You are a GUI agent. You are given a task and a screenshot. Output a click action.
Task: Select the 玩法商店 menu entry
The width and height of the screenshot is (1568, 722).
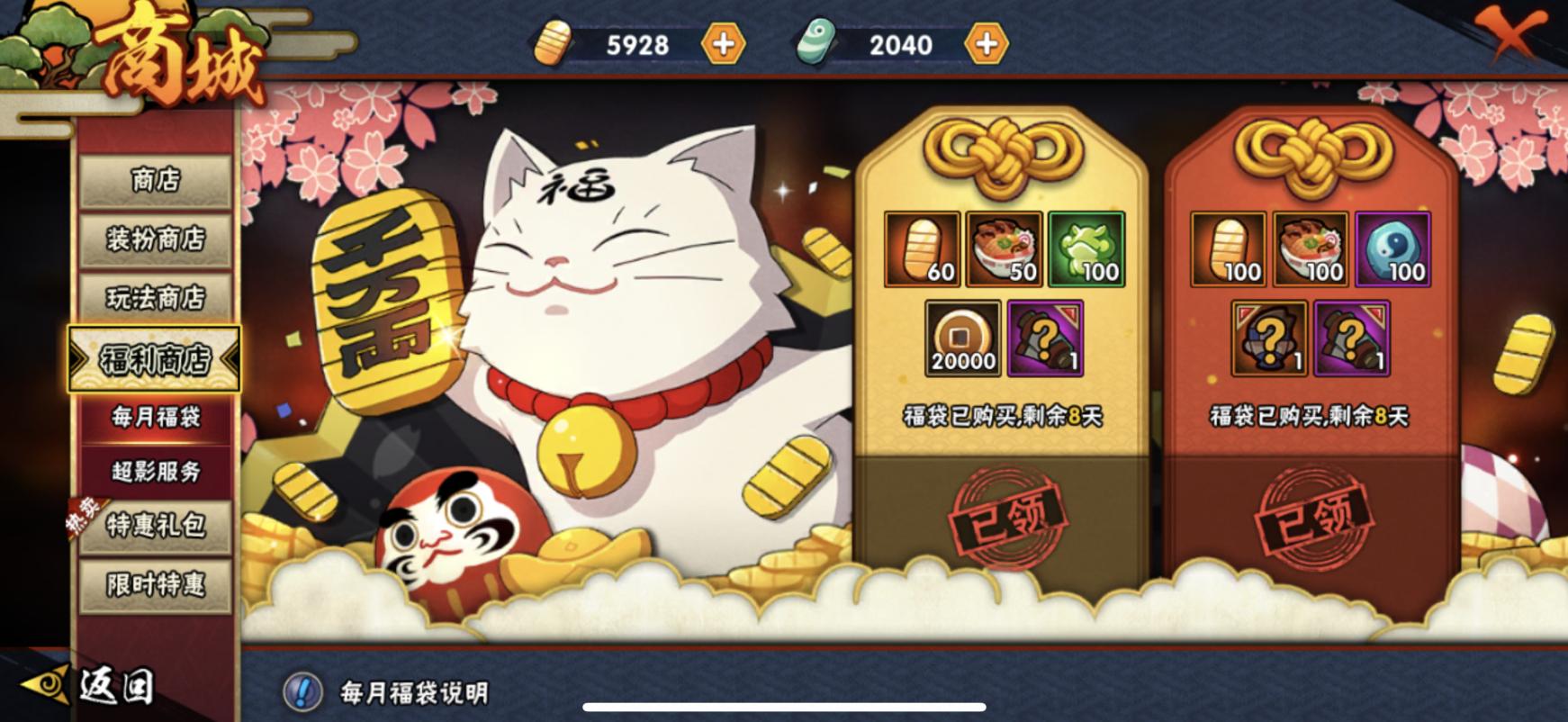[154, 299]
